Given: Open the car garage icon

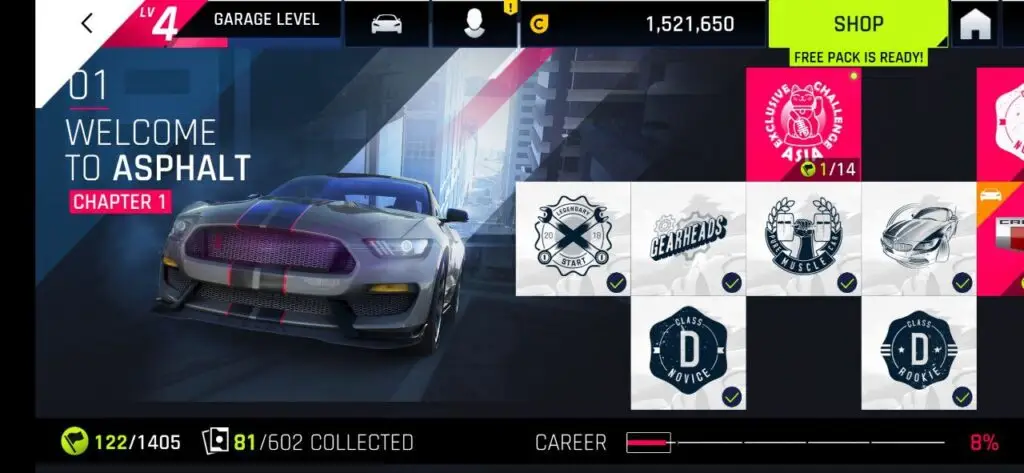Looking at the screenshot, I should click(x=386, y=24).
